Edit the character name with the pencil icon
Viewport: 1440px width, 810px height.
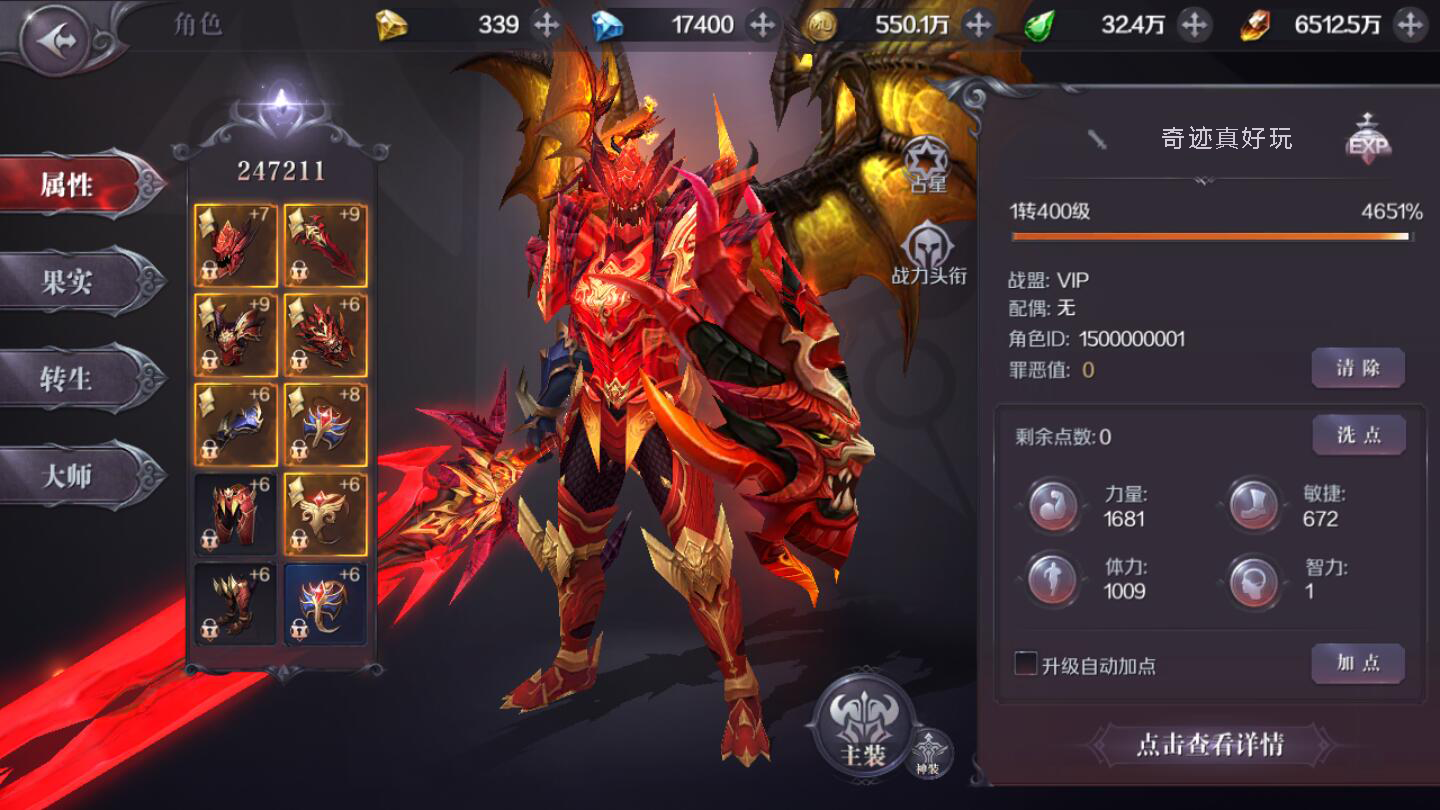pyautogui.click(x=1097, y=139)
